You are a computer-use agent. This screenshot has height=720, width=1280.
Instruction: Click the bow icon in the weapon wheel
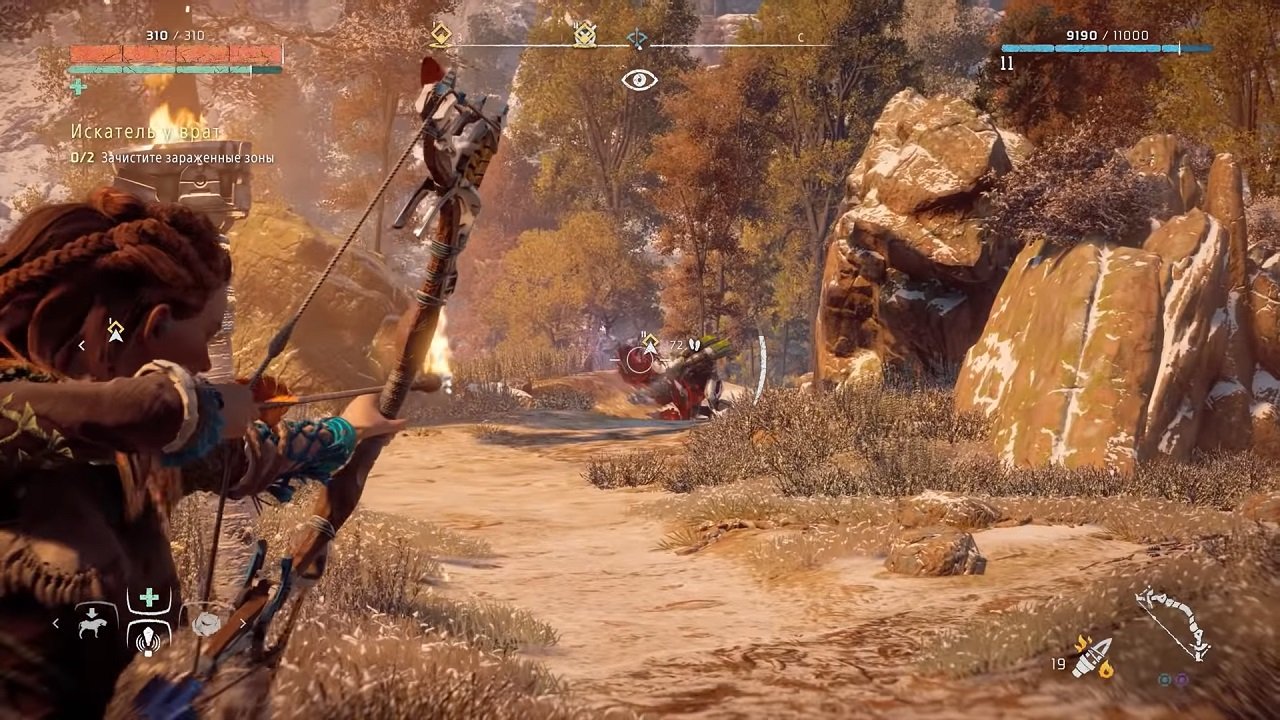pyautogui.click(x=1170, y=622)
